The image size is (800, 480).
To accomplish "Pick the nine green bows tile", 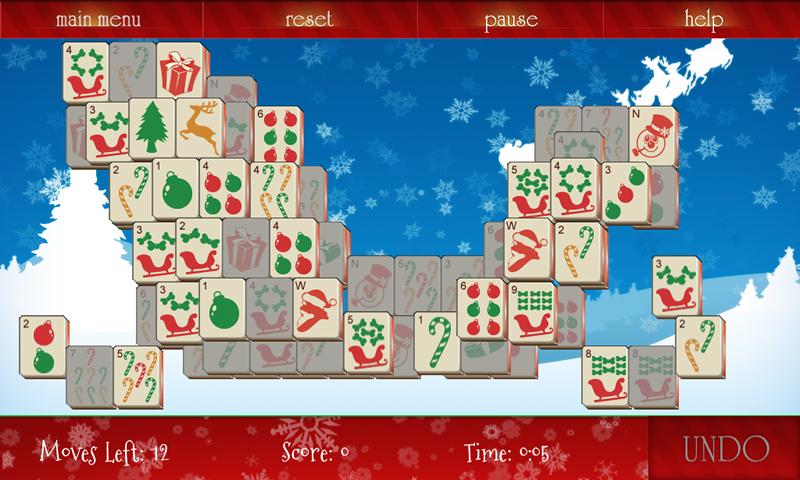I will pos(532,308).
